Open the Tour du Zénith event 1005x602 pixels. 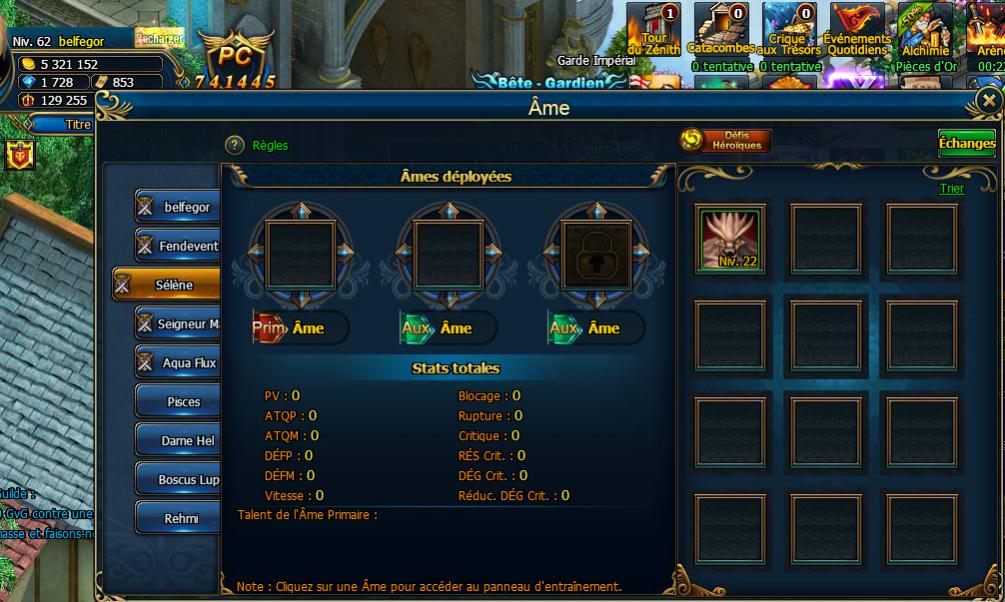(653, 28)
